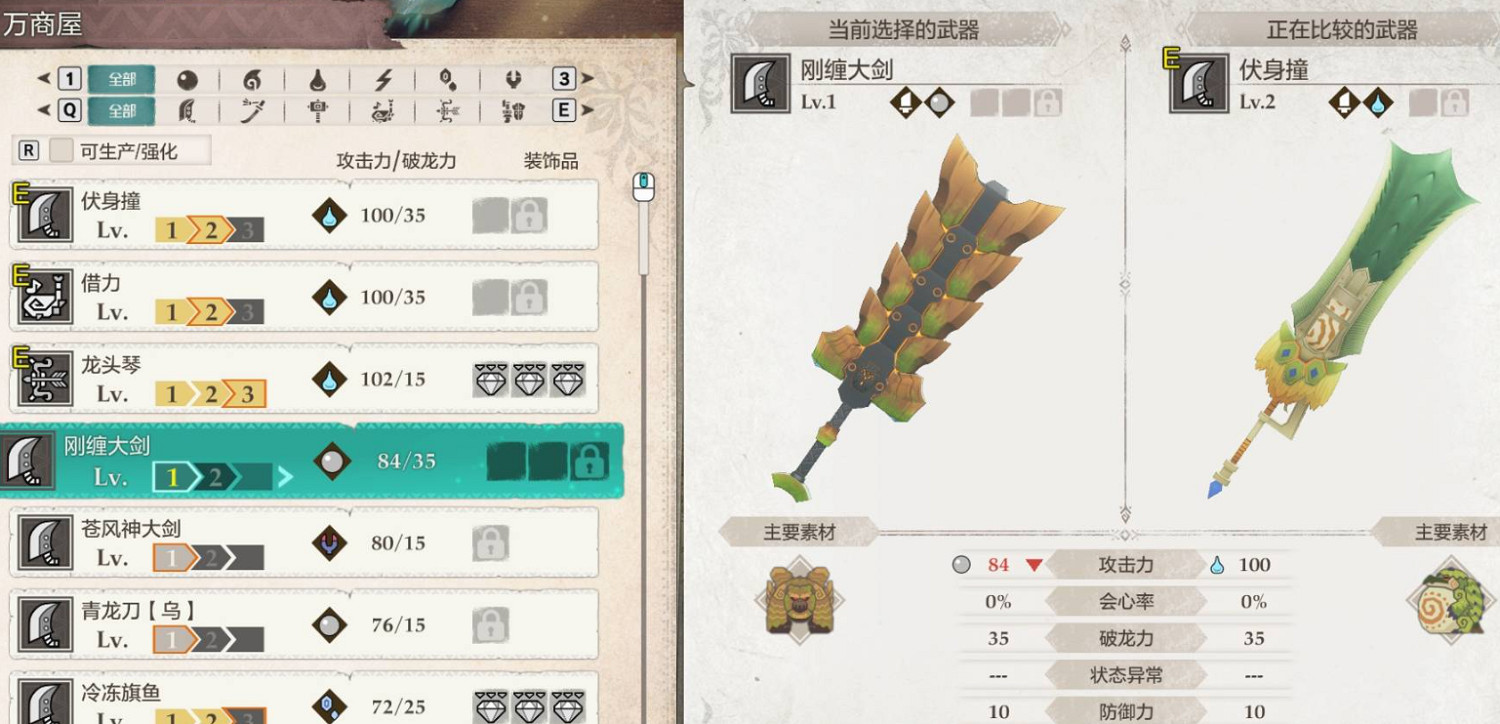Select the 全部 element filter tab
1500x724 pixels.
(x=120, y=79)
